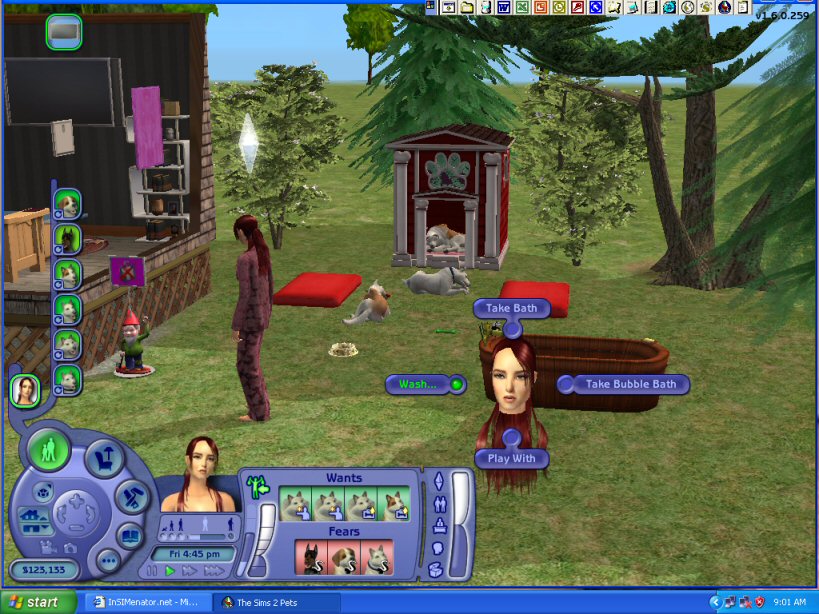Open the Inventory panel tab
Viewport: 819px width, 614px height.
pyautogui.click(x=437, y=569)
